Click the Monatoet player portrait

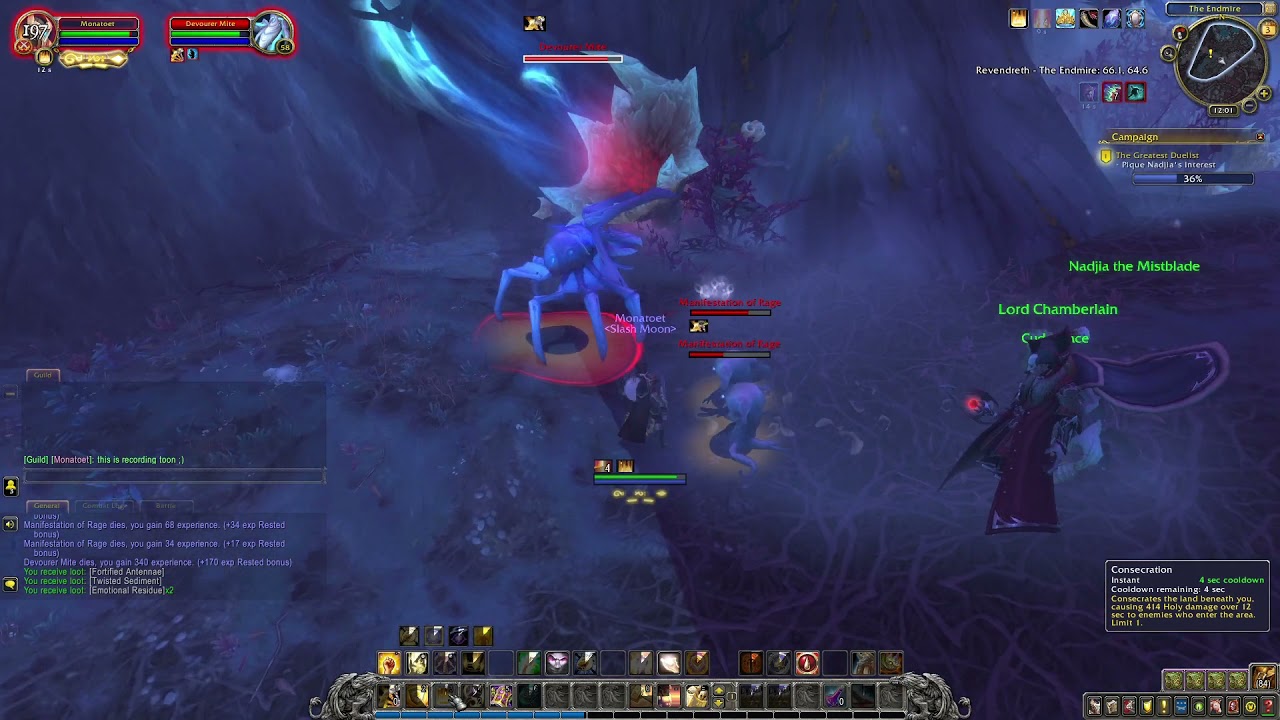pyautogui.click(x=37, y=33)
